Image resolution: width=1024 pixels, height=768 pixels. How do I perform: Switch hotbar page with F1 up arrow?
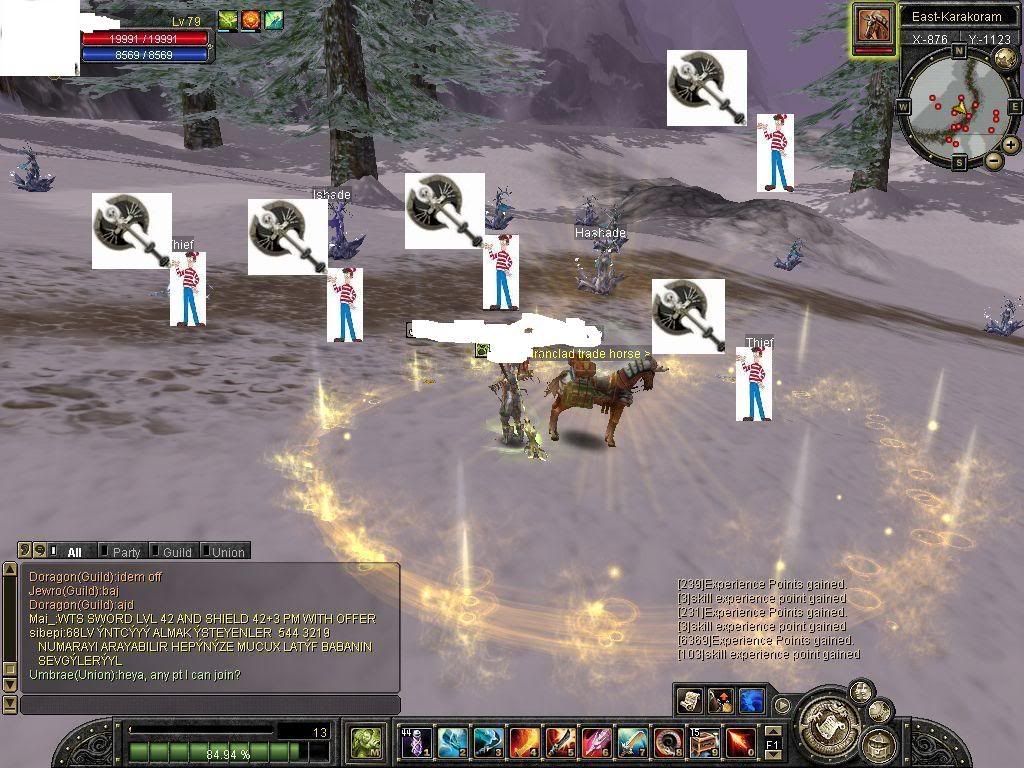772,732
